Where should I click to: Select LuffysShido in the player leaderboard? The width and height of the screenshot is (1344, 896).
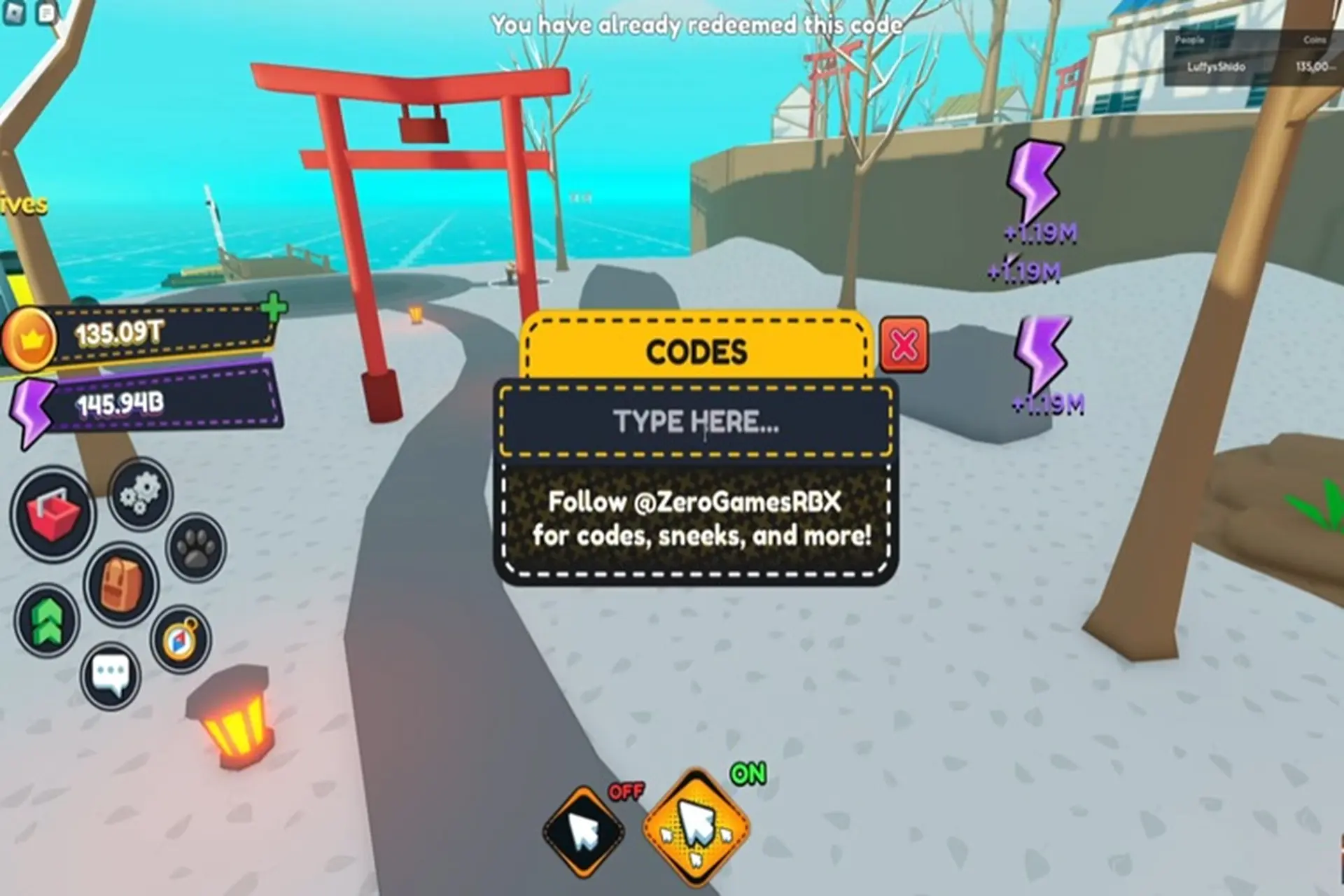[x=1216, y=67]
